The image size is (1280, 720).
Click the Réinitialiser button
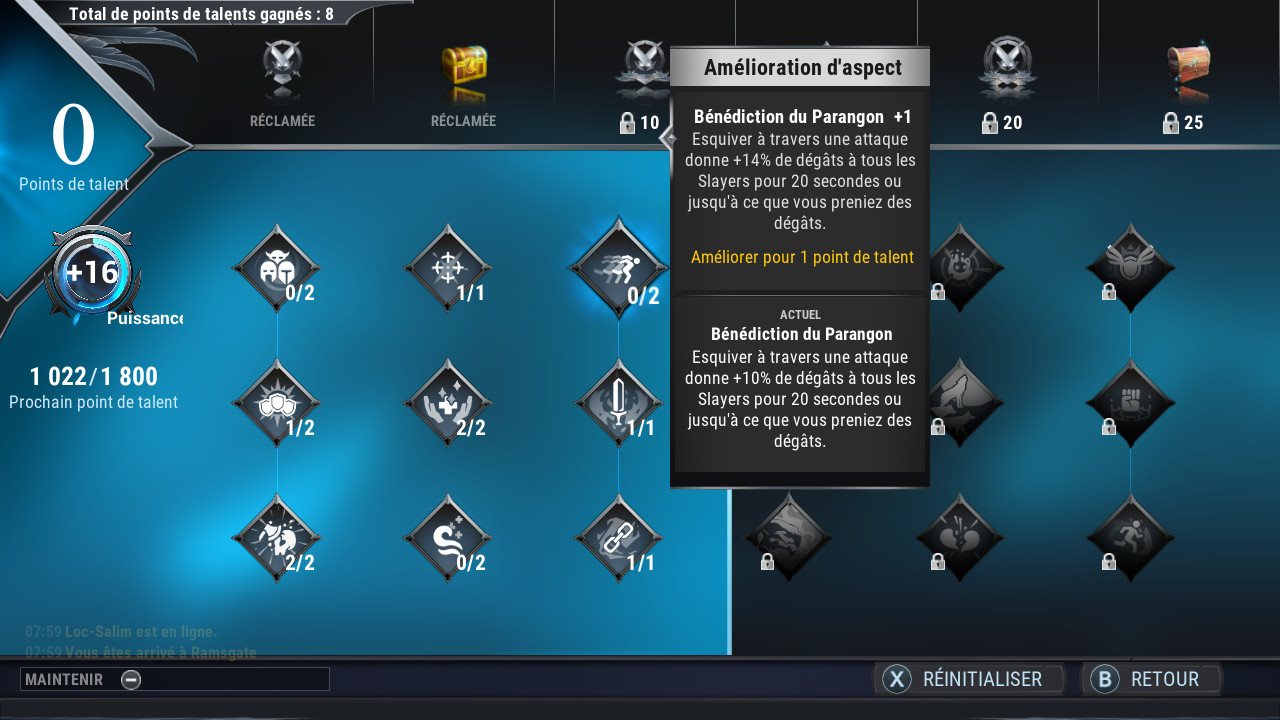click(x=968, y=679)
